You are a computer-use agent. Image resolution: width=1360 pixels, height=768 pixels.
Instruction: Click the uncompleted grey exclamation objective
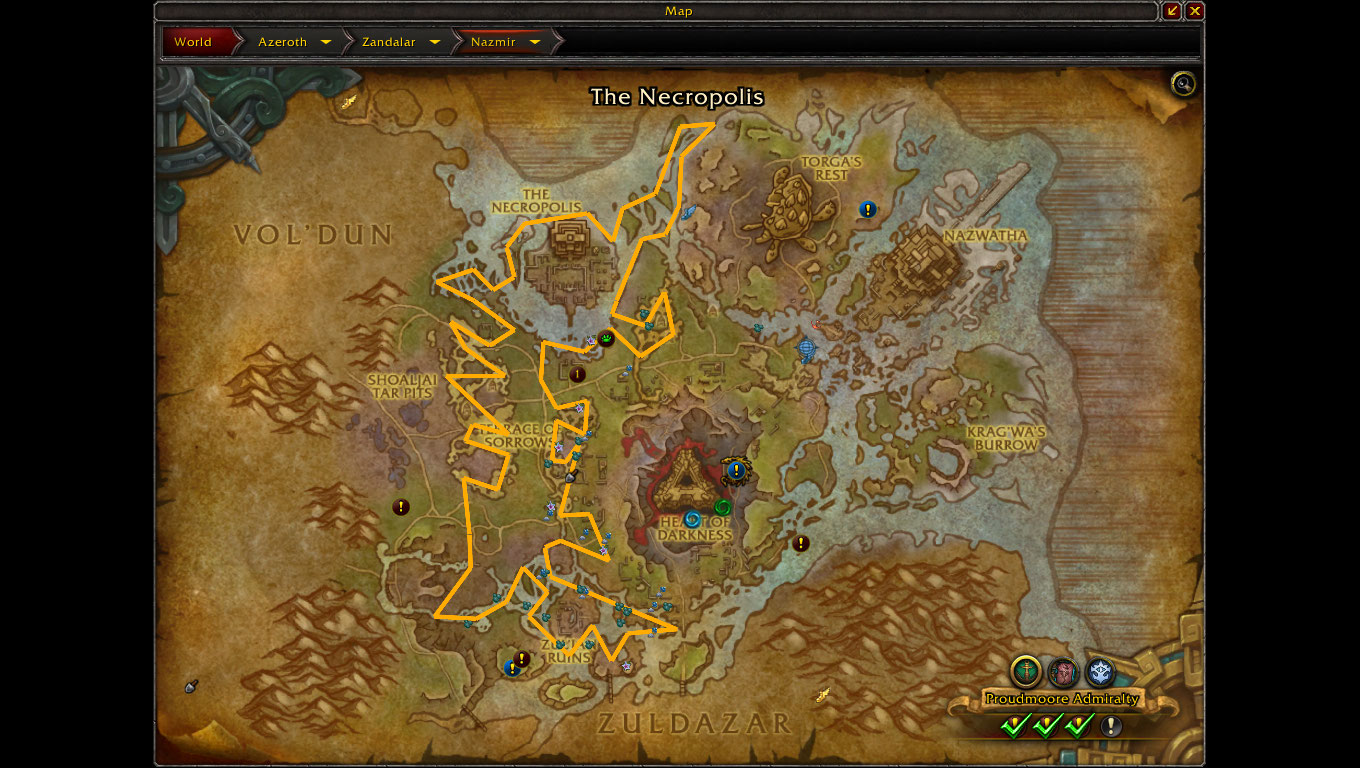click(x=1111, y=726)
